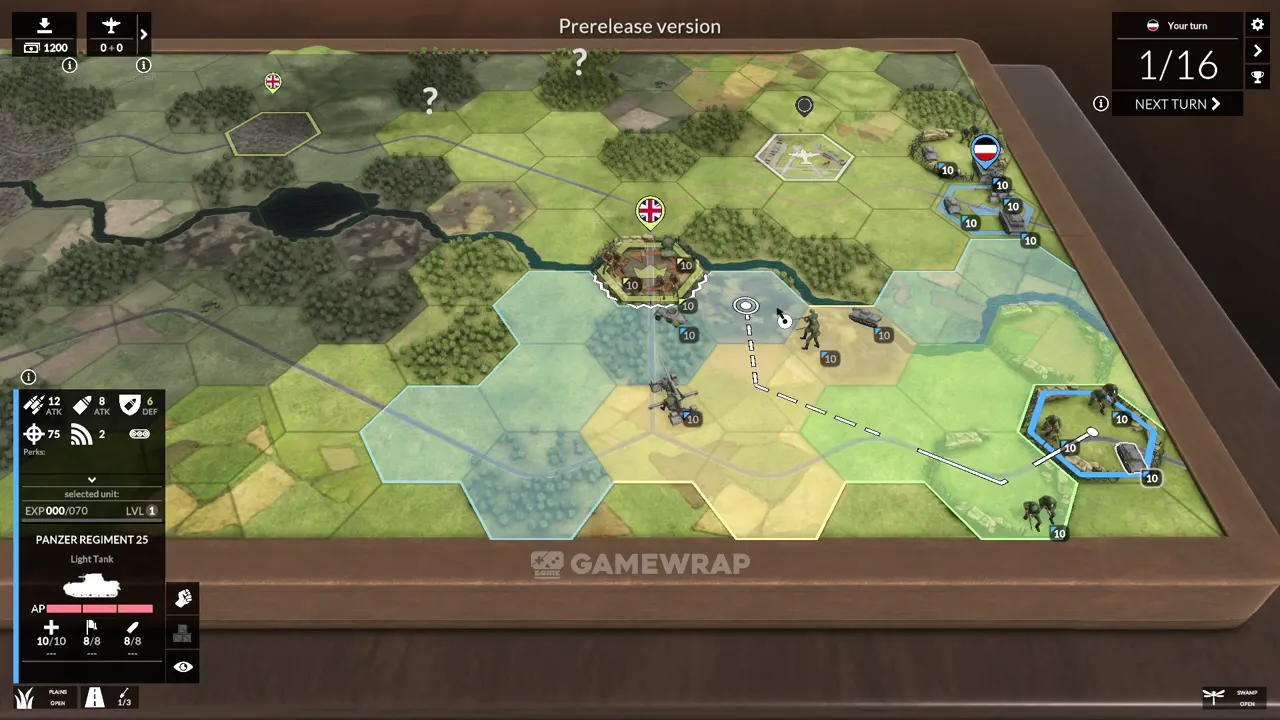Activate the fist action button
This screenshot has width=1280, height=720.
(183, 598)
